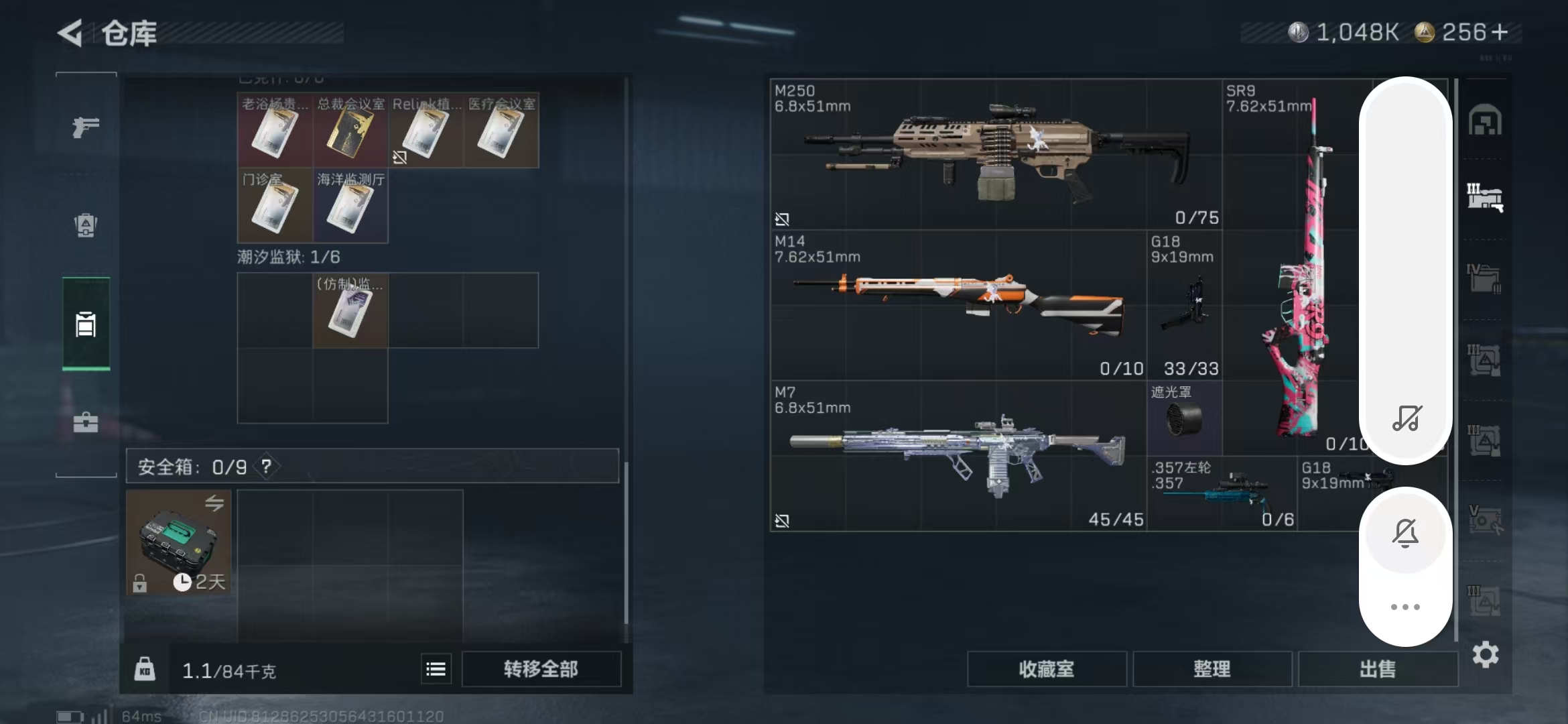Tap the muted bell overlay button
Screen dimensions: 1568x724
point(1405,534)
